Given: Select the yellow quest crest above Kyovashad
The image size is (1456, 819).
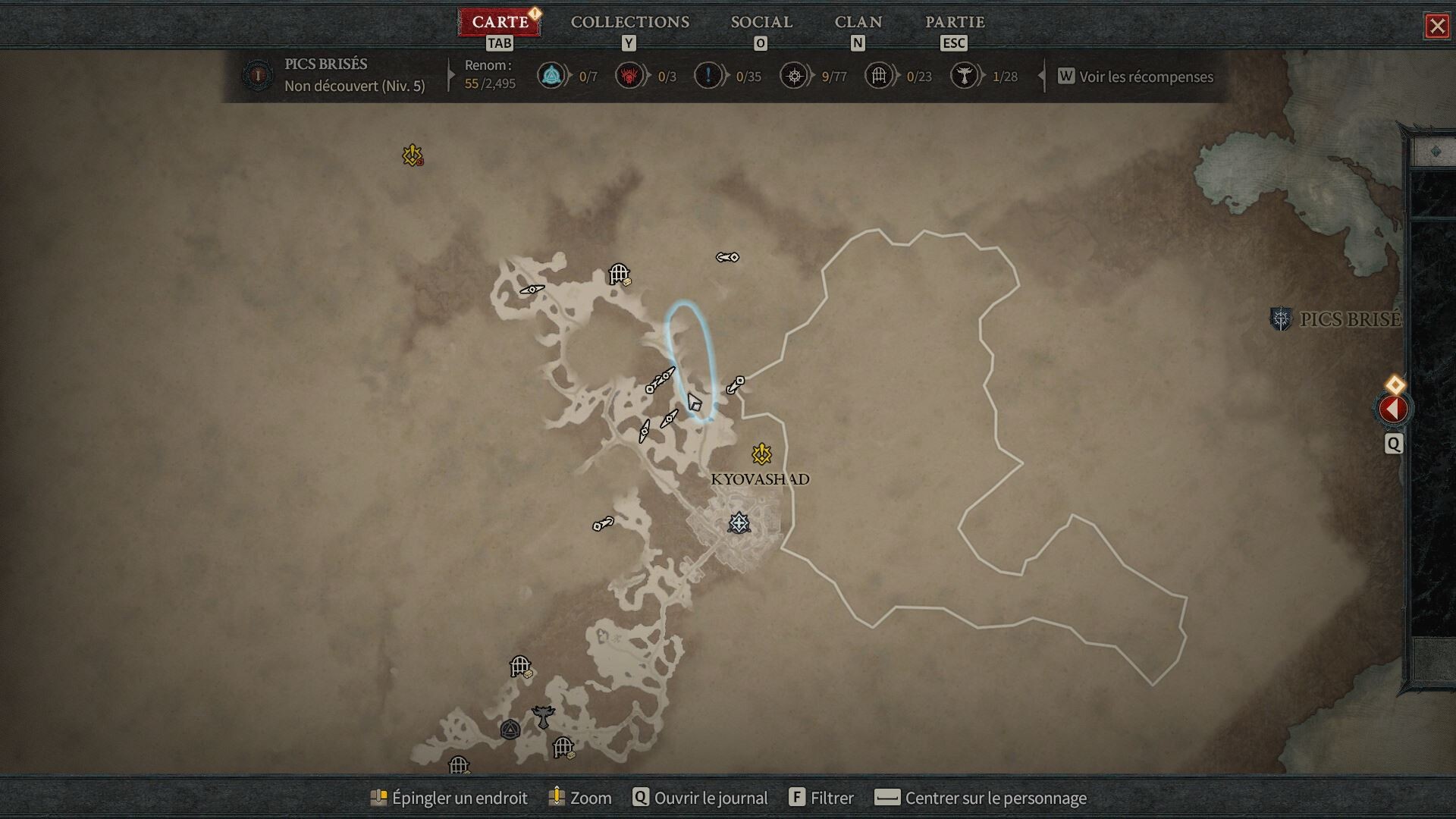Looking at the screenshot, I should pyautogui.click(x=761, y=453).
